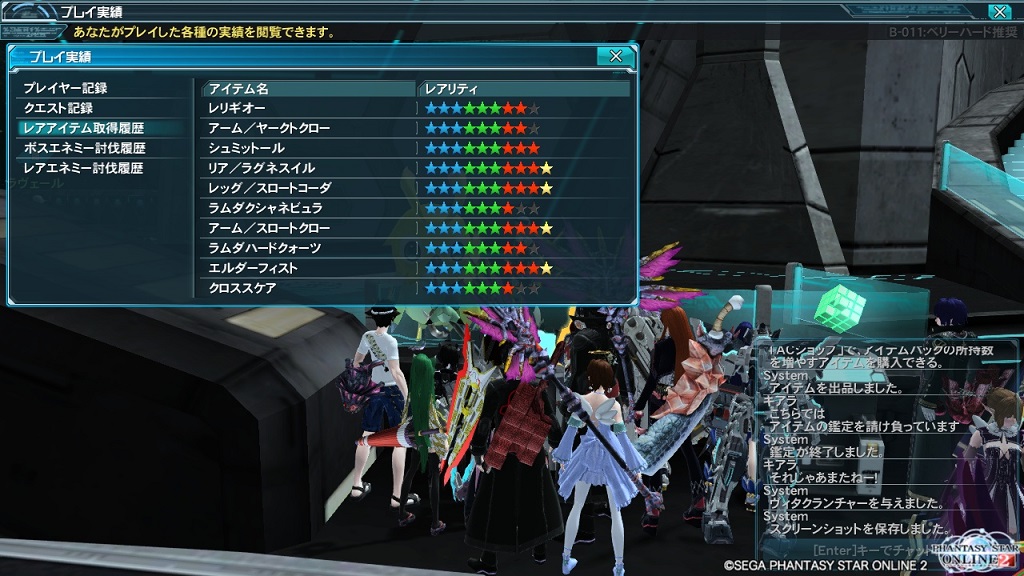The width and height of the screenshot is (1024, 576).
Task: Open プレイヤー記録 player records
Action: 65,88
